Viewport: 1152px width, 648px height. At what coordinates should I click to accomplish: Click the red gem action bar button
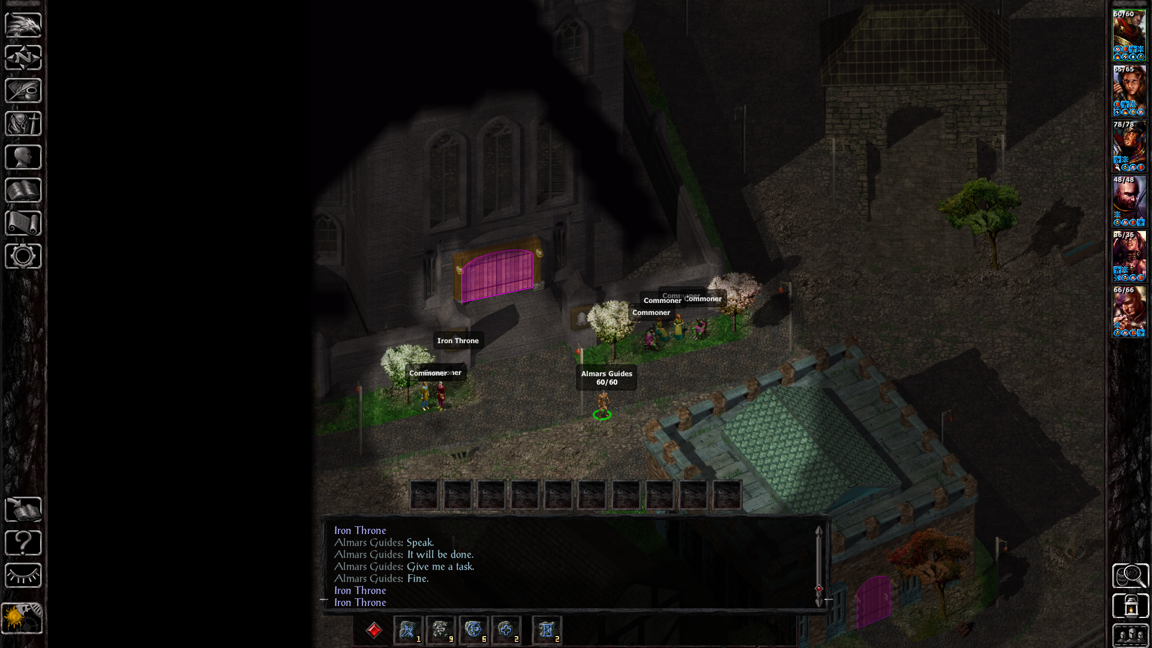coord(374,630)
